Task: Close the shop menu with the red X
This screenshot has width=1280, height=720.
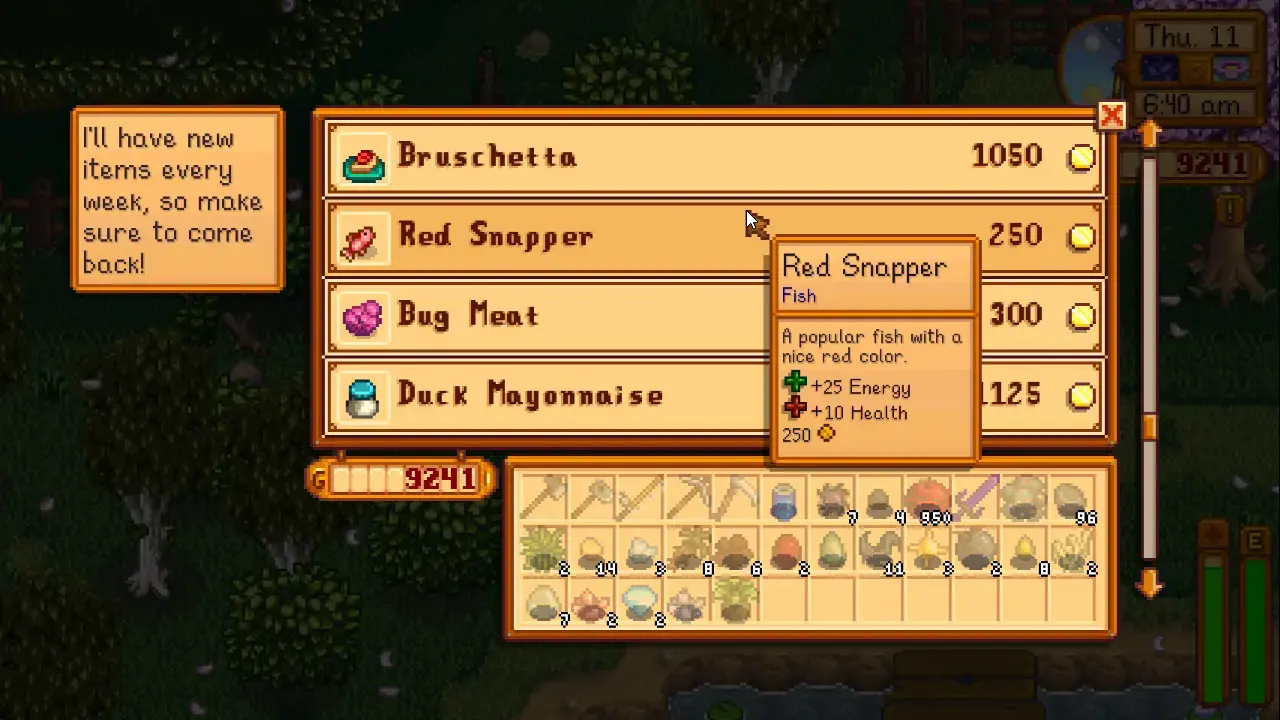Action: [1112, 115]
